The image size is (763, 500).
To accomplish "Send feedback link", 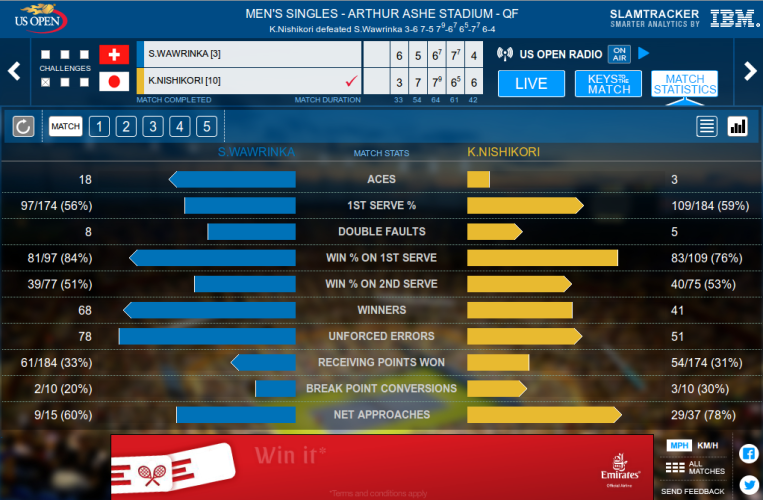I will click(693, 491).
